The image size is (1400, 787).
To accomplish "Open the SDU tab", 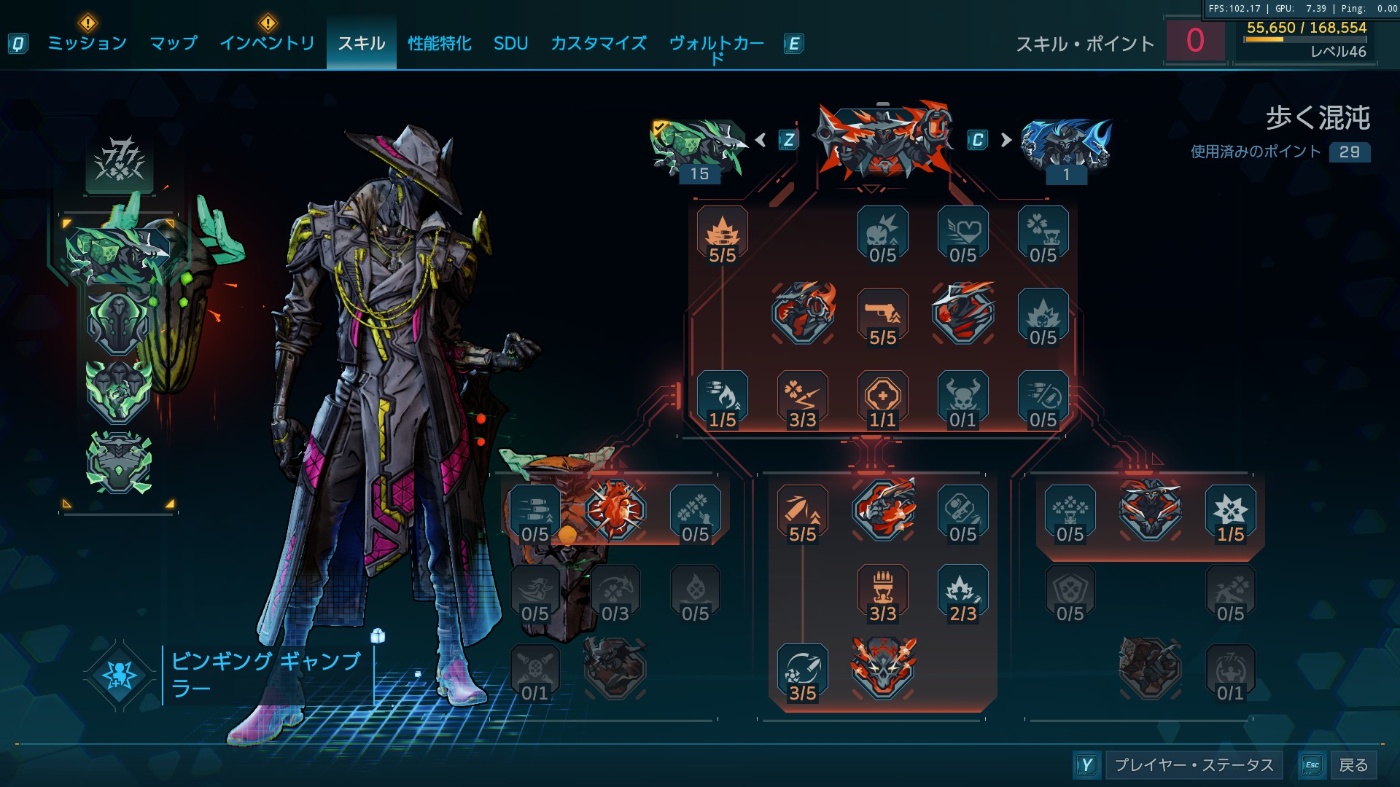I will pos(510,43).
